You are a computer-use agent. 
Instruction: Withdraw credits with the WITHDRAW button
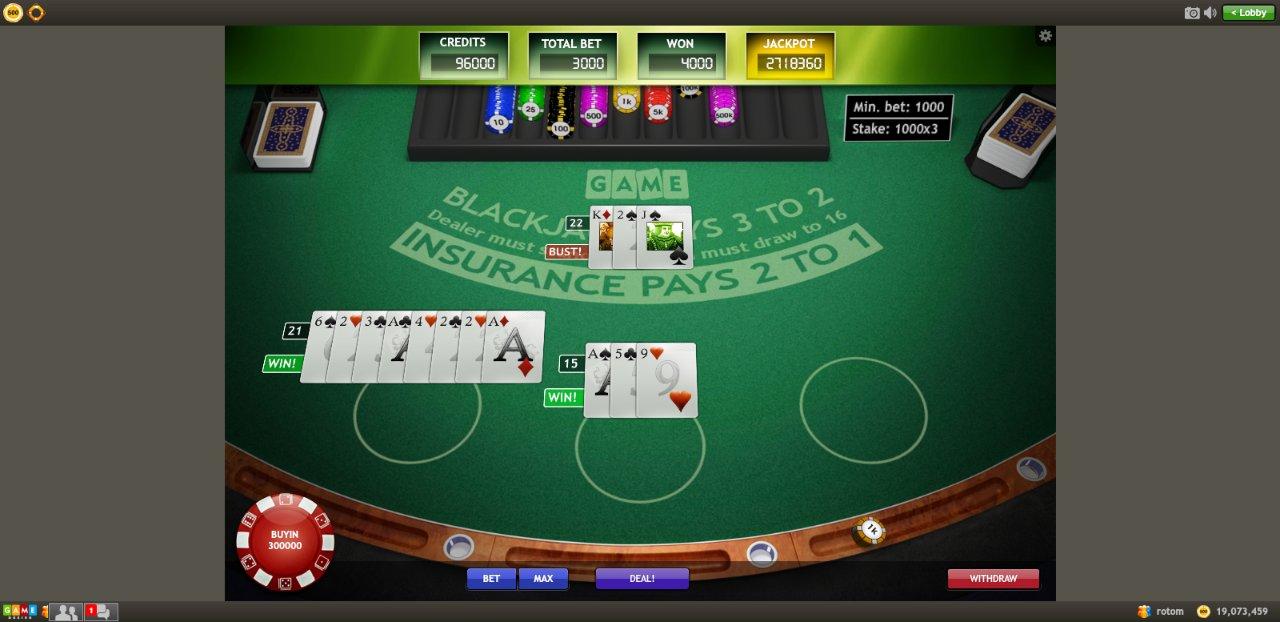993,578
